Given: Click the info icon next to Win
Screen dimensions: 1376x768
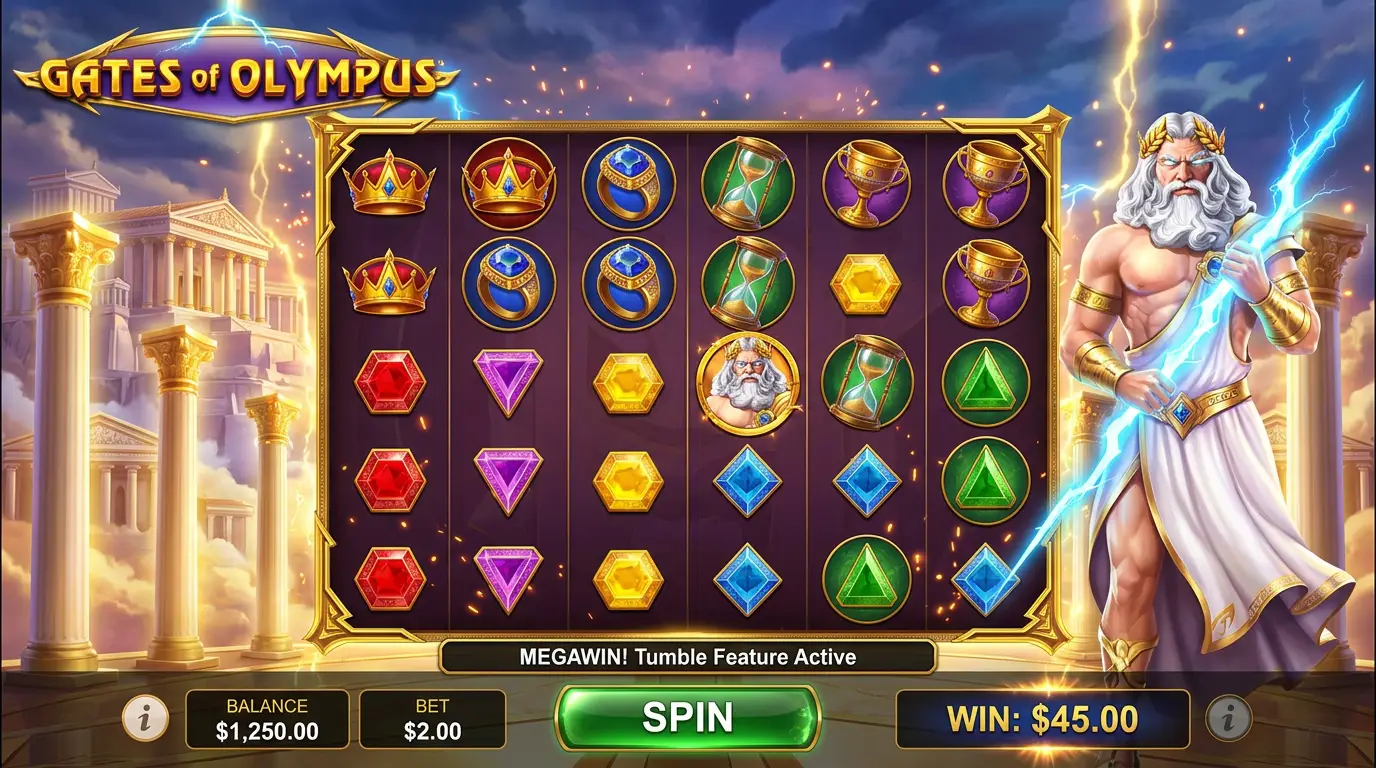Looking at the screenshot, I should tap(1229, 718).
